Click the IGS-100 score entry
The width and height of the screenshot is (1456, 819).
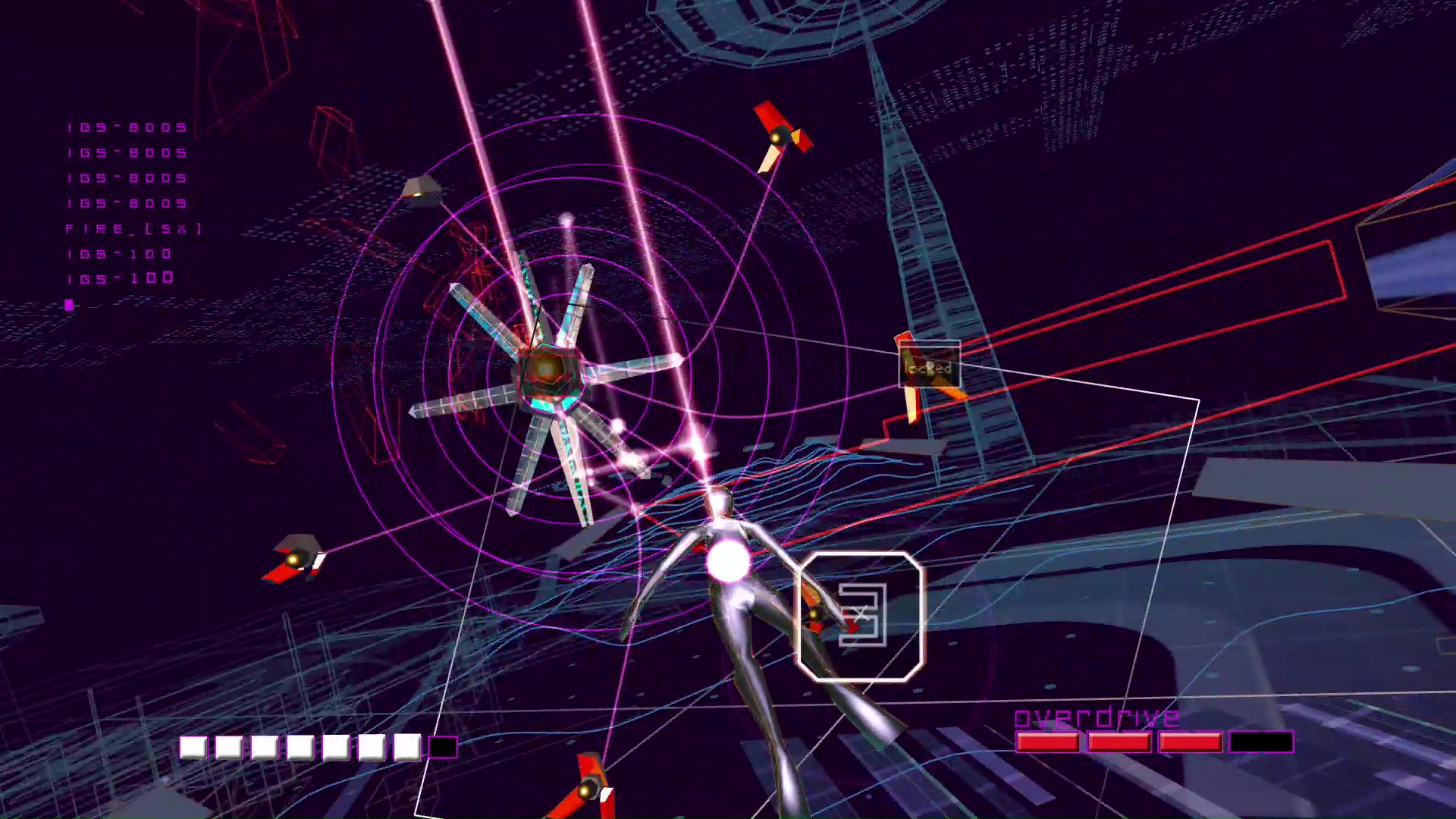[x=120, y=253]
